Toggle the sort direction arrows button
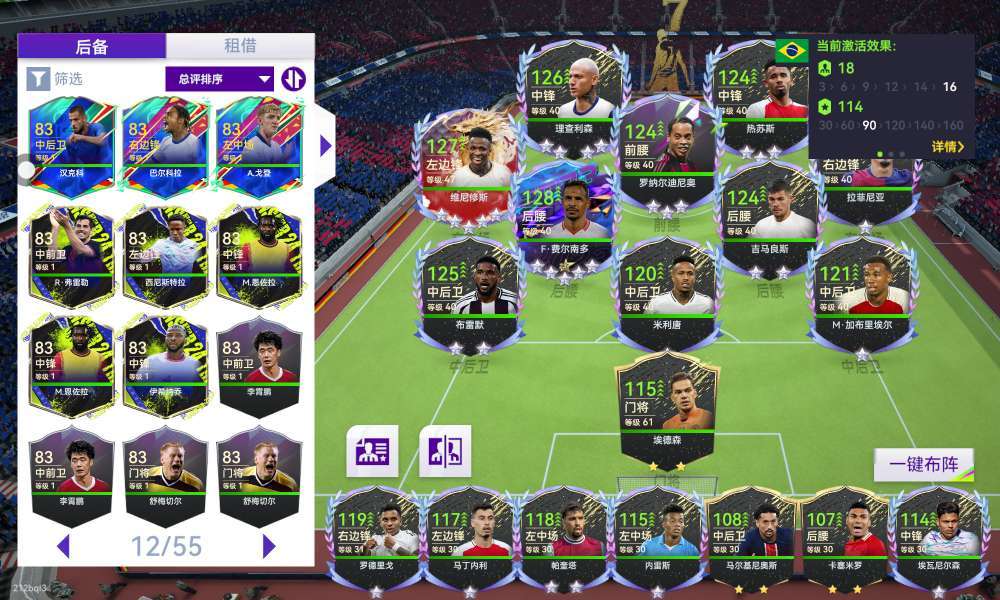The height and width of the screenshot is (600, 1000). (x=293, y=78)
